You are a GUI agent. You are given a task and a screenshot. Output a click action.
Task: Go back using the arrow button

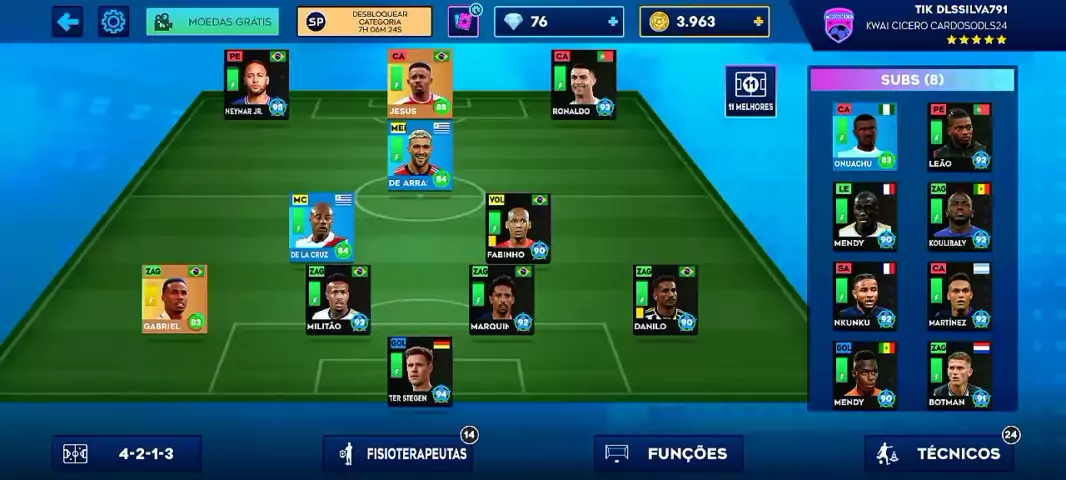click(67, 21)
